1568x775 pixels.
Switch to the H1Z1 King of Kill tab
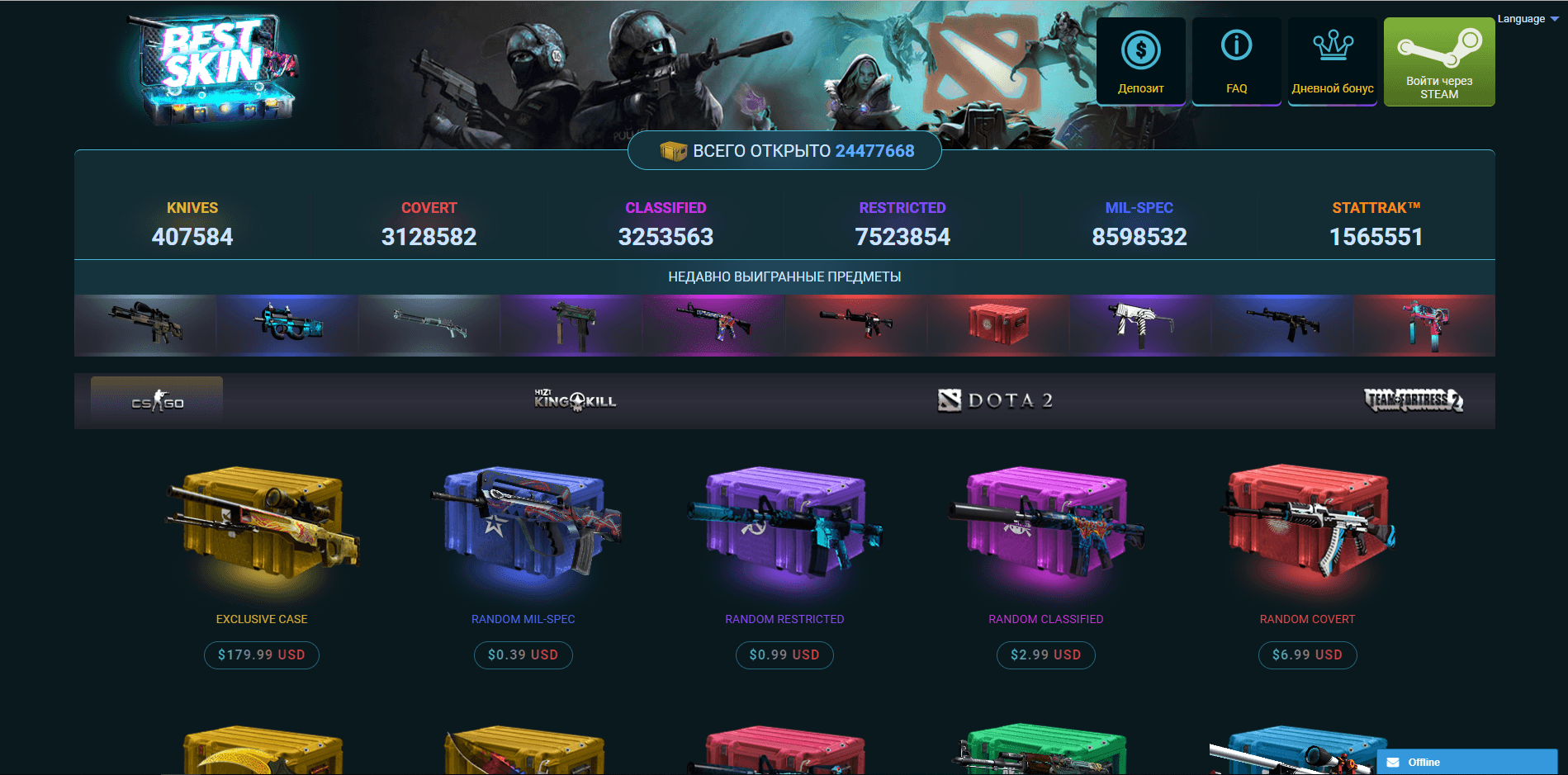(x=576, y=400)
